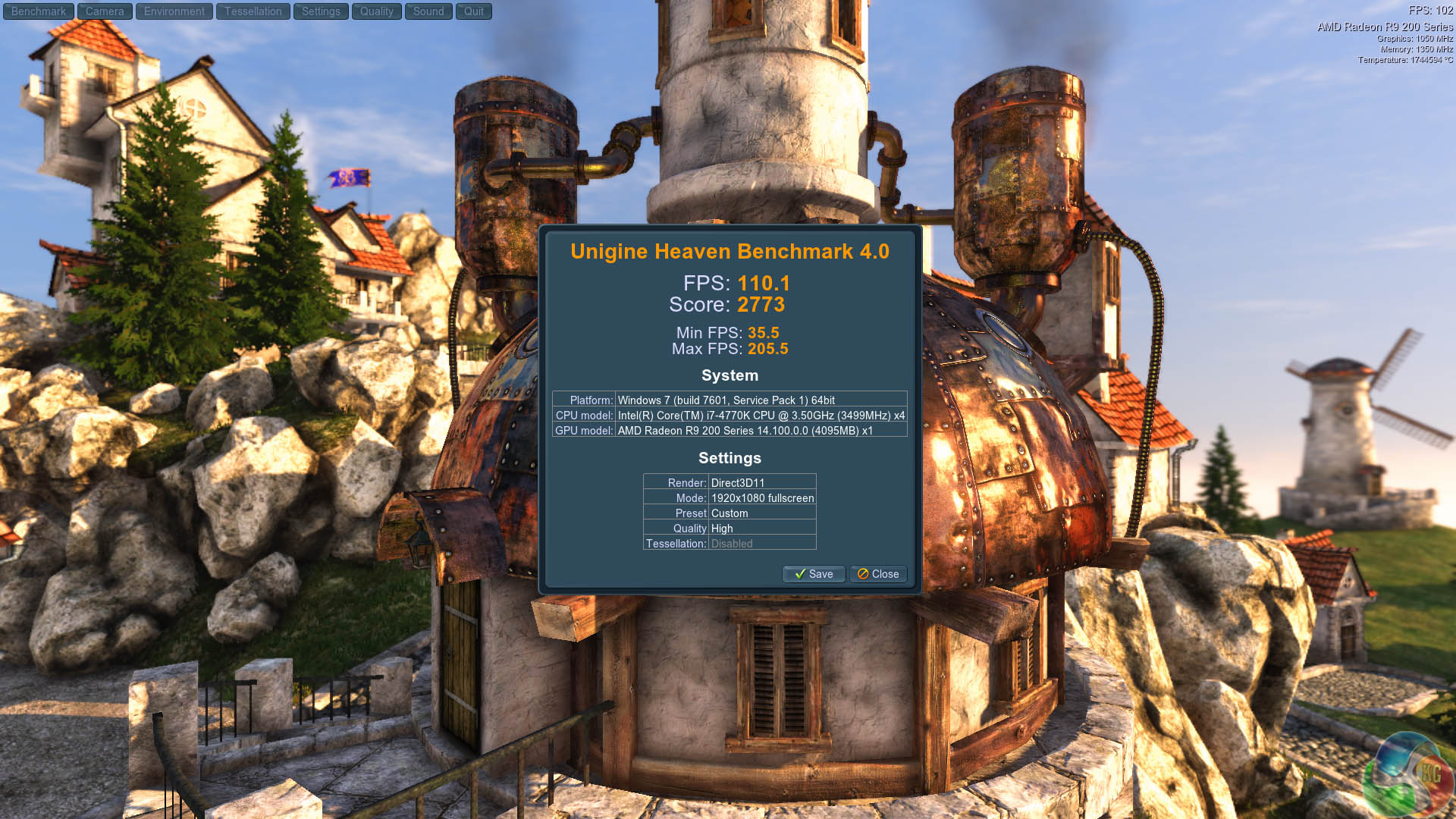This screenshot has height=819, width=1456.
Task: Save the benchmark results
Action: pyautogui.click(x=814, y=574)
